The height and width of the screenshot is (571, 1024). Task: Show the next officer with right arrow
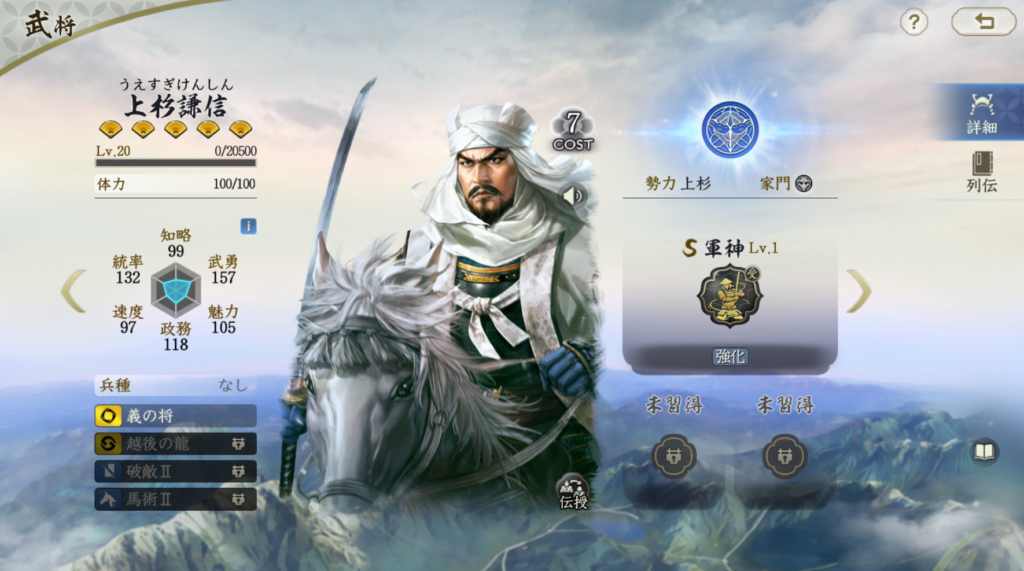[858, 291]
